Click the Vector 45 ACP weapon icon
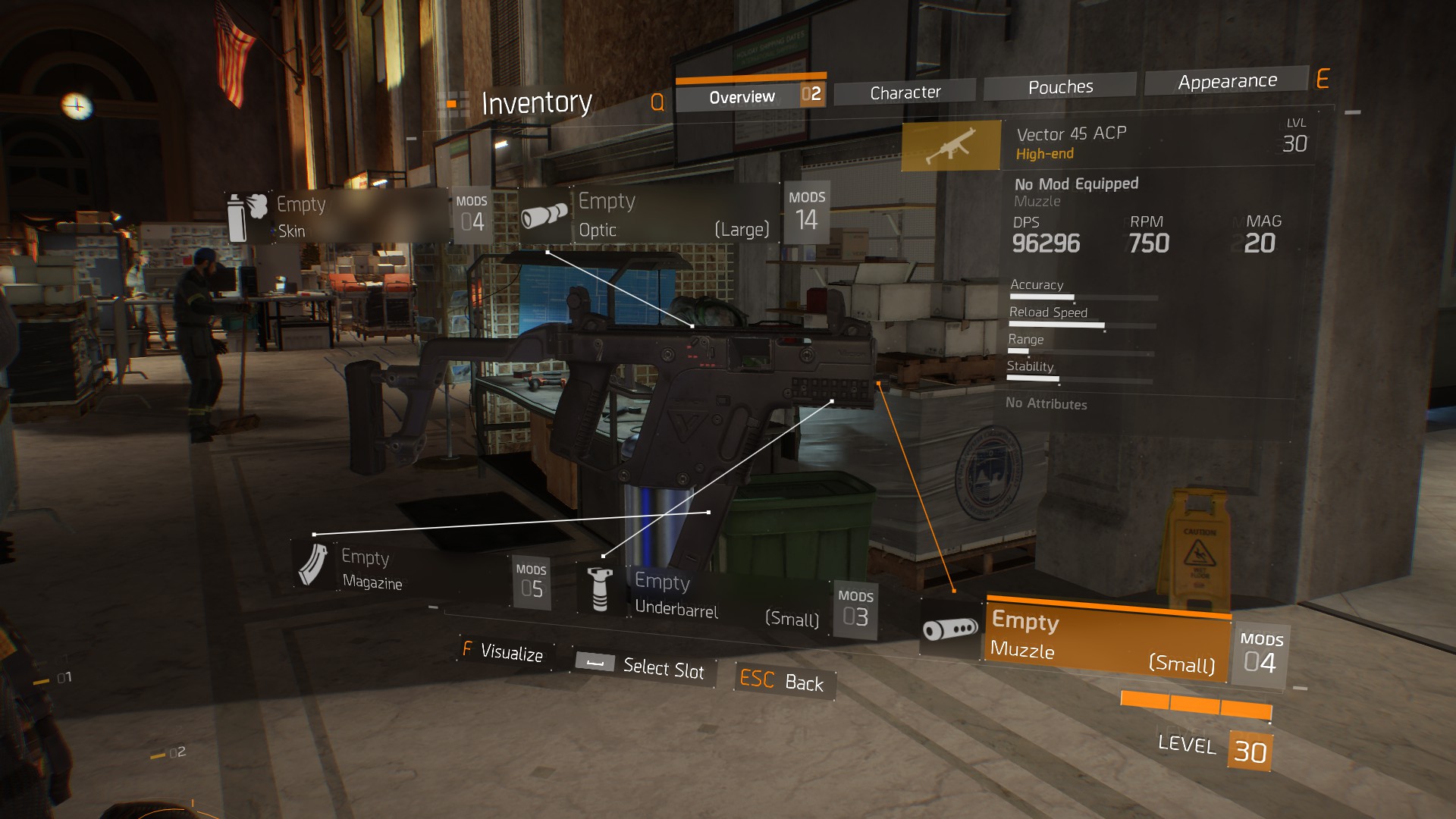This screenshot has width=1456, height=819. (949, 145)
